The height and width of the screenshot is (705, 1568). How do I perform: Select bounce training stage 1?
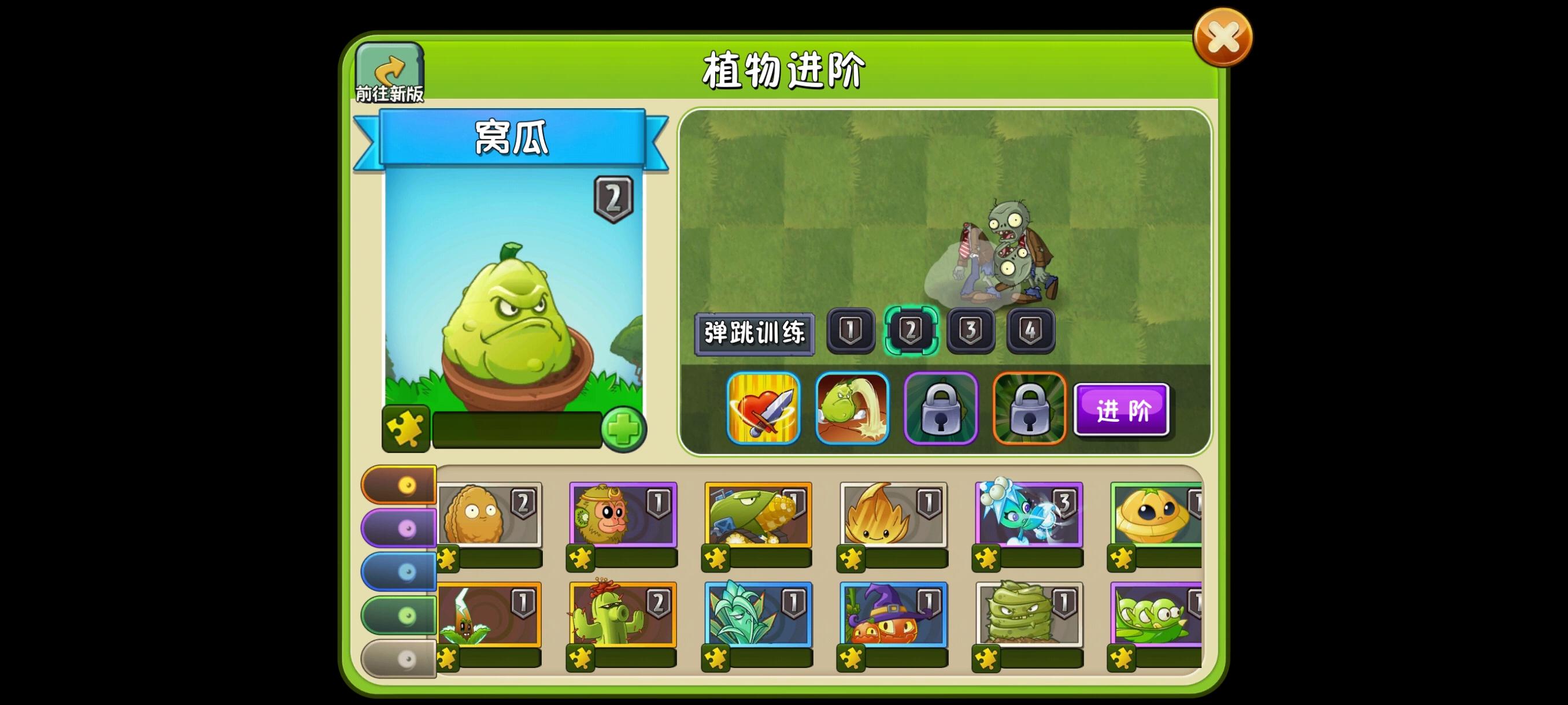[x=852, y=332]
